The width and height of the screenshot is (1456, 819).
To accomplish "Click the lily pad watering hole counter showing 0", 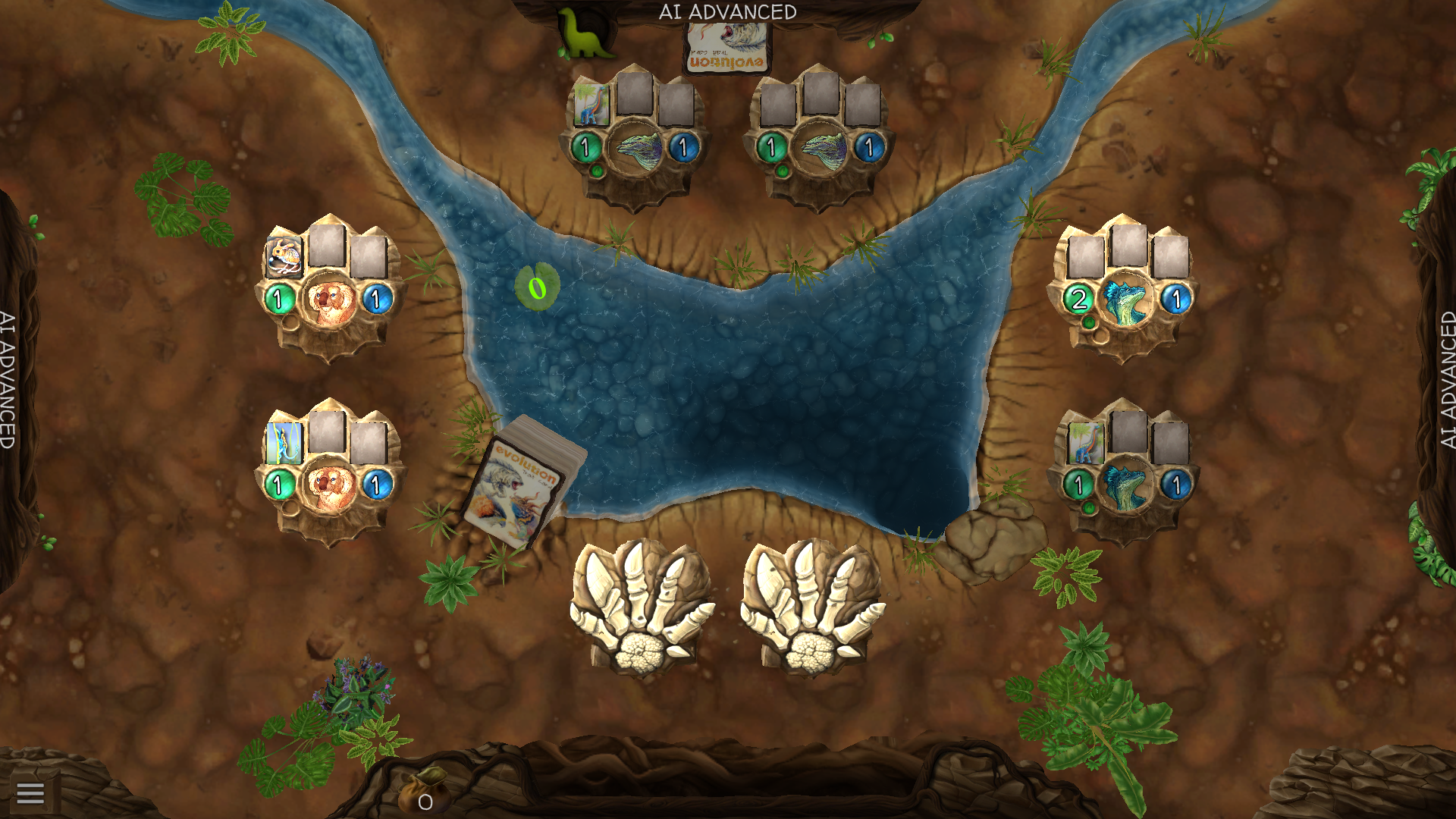I will coord(538,288).
